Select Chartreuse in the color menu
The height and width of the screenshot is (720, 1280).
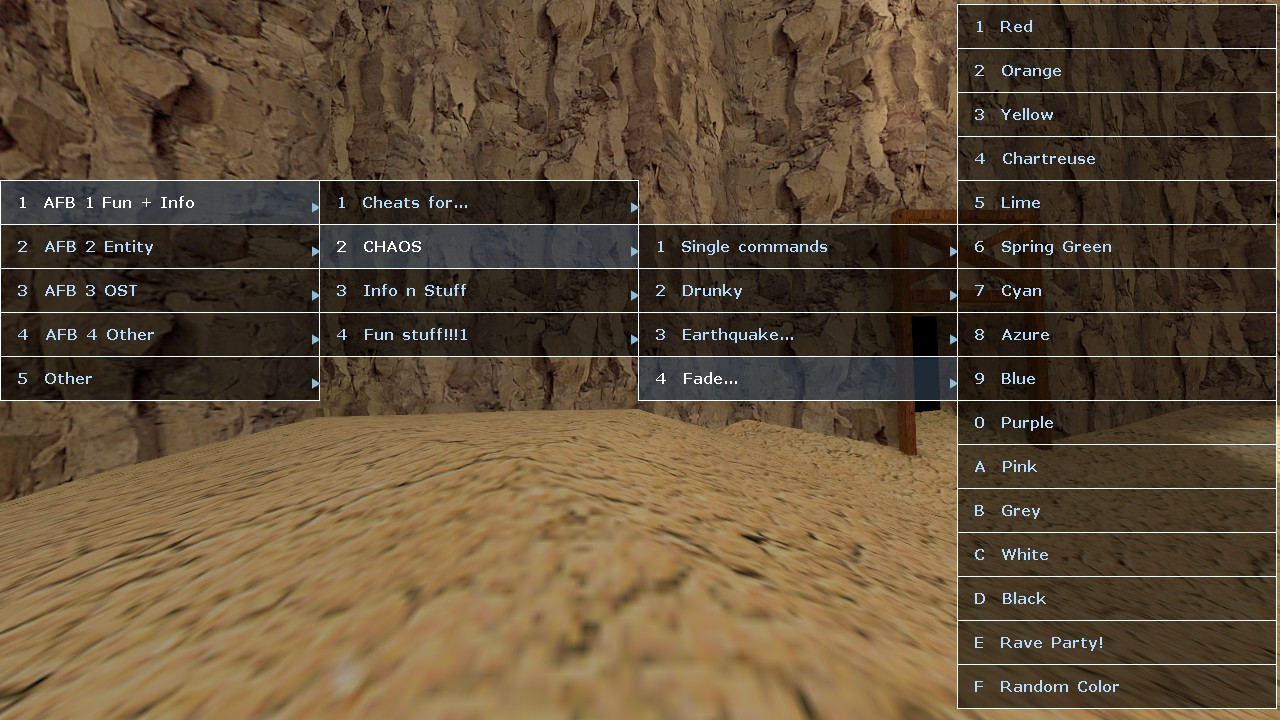tap(1115, 158)
